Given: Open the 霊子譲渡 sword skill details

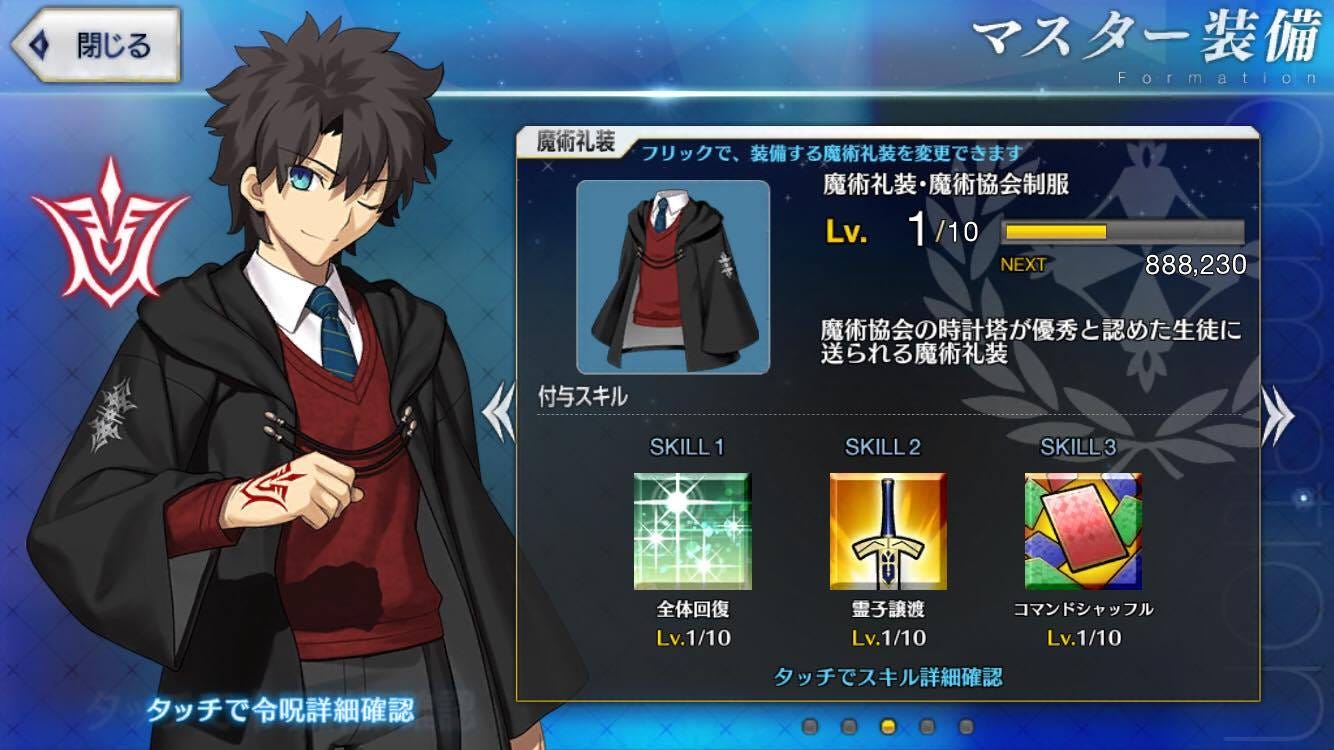Looking at the screenshot, I should (x=888, y=531).
